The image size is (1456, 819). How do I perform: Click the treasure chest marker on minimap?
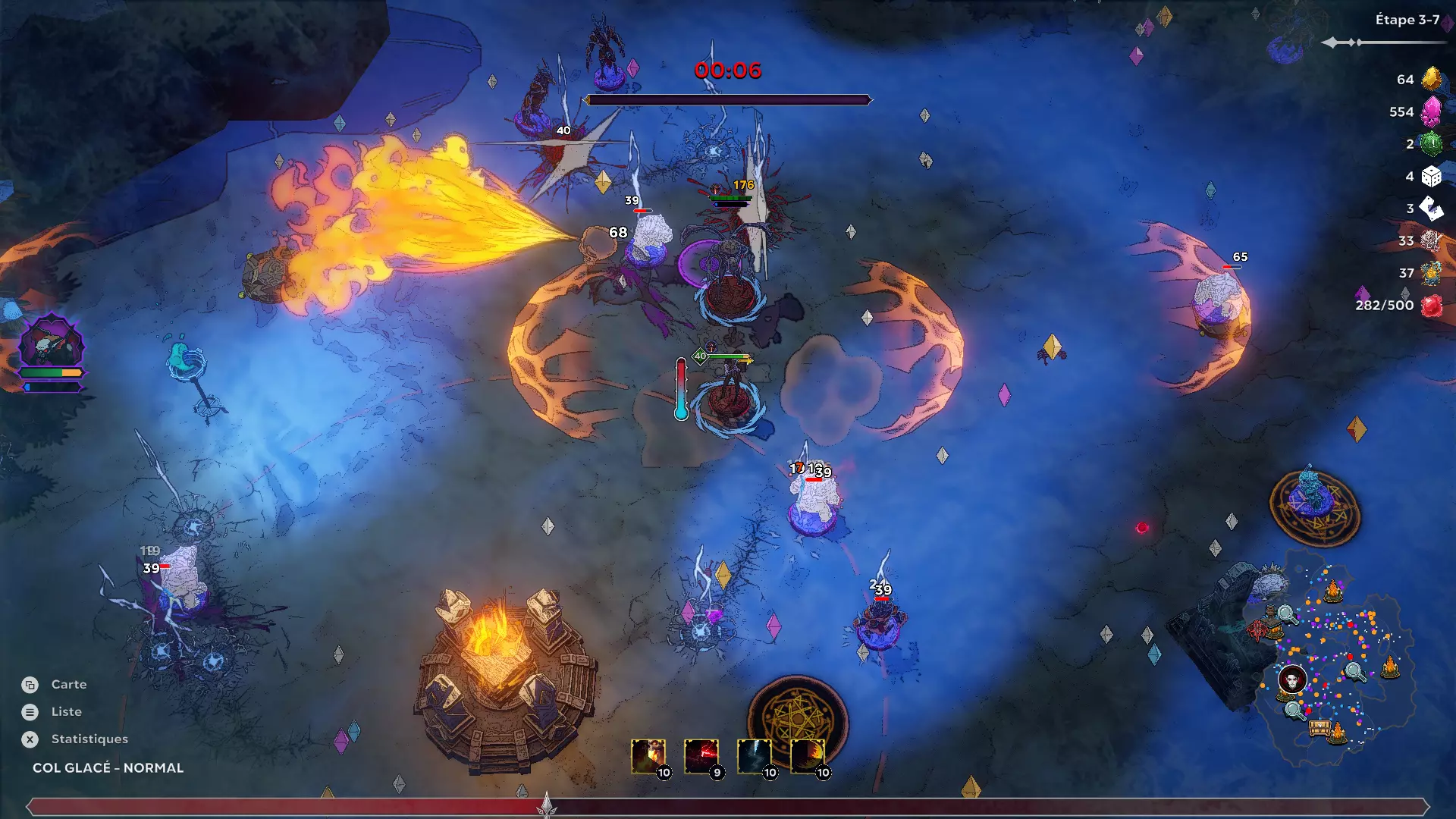[x=1319, y=728]
